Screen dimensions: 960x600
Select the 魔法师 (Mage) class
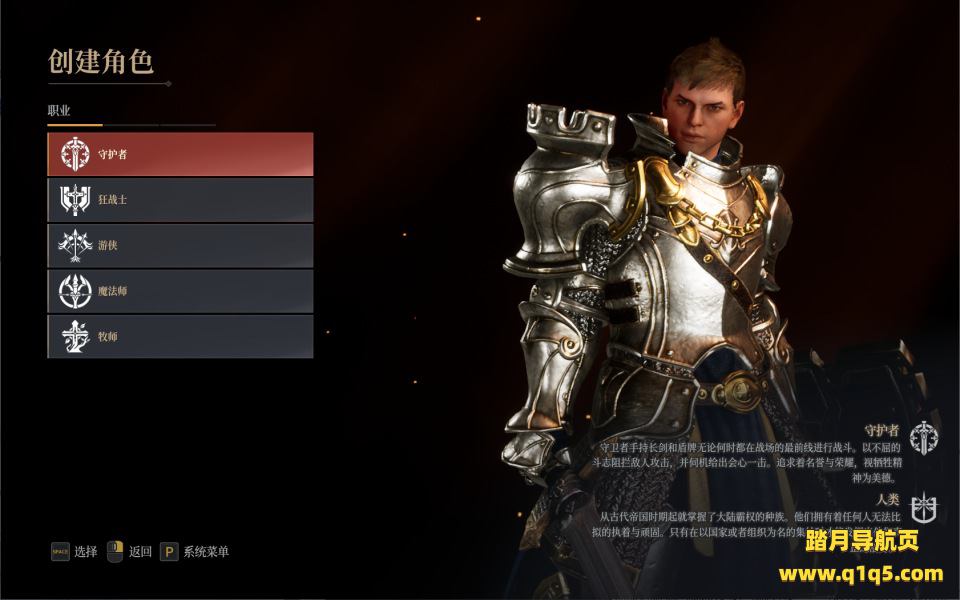pos(180,291)
